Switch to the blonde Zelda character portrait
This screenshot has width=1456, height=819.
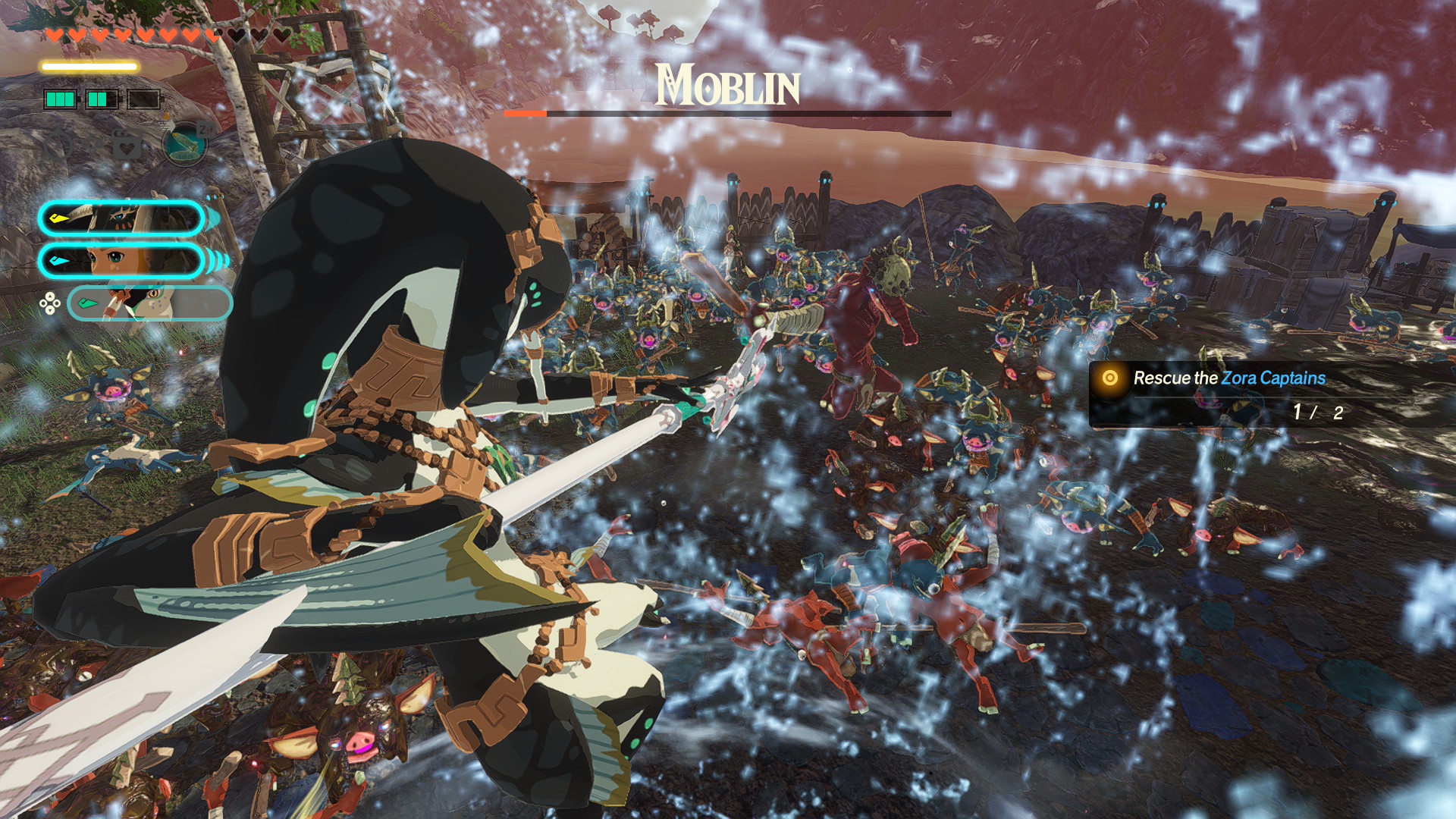(121, 261)
